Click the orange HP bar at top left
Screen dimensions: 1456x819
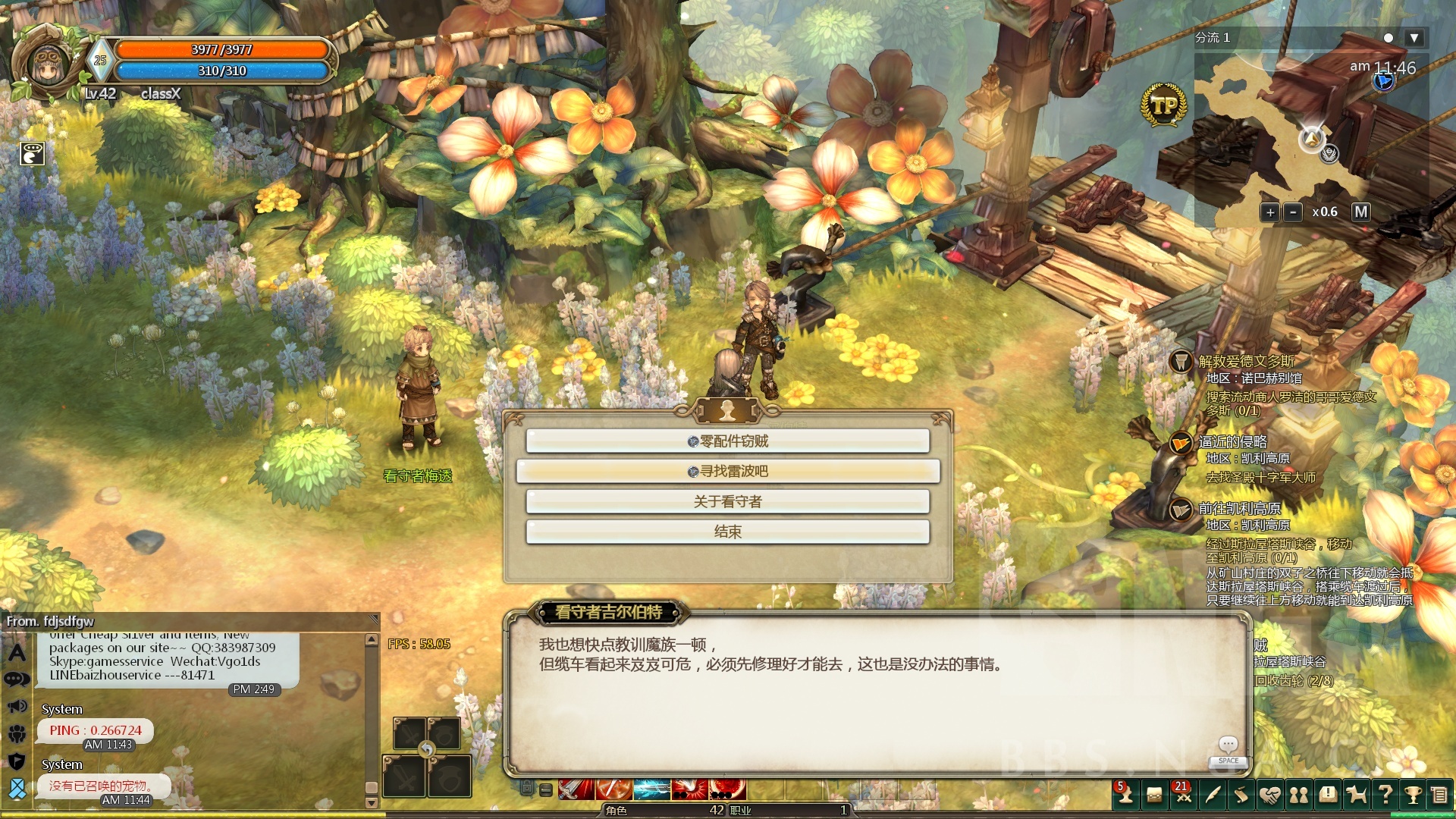point(220,50)
